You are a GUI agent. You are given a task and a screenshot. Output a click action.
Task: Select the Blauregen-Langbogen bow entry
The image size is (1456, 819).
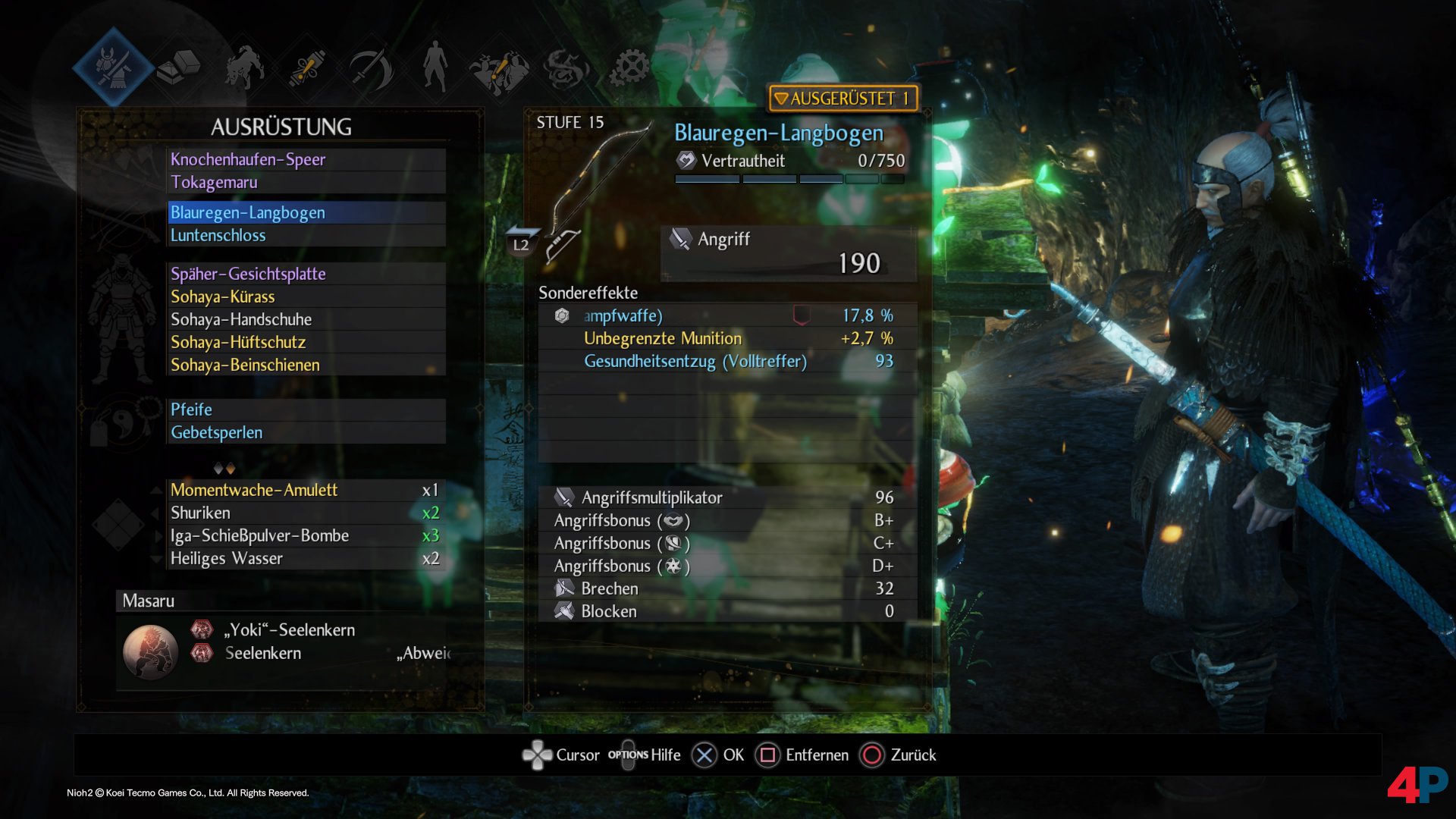pyautogui.click(x=306, y=212)
